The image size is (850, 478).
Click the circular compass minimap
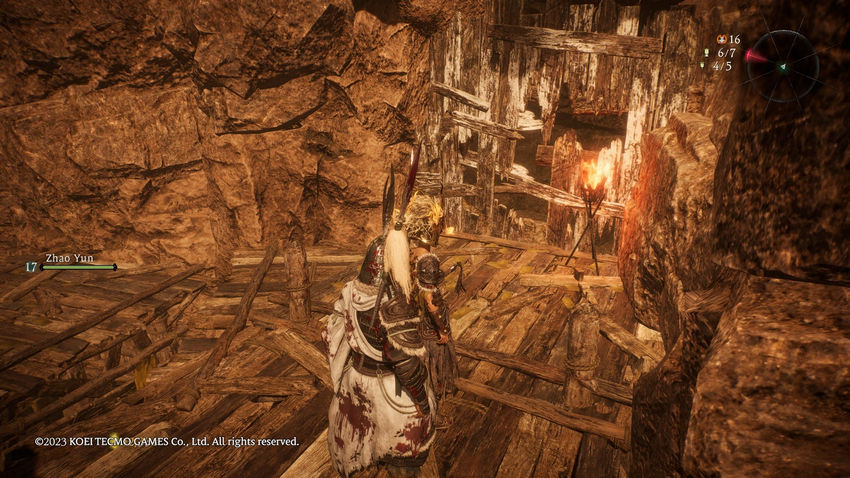point(783,66)
